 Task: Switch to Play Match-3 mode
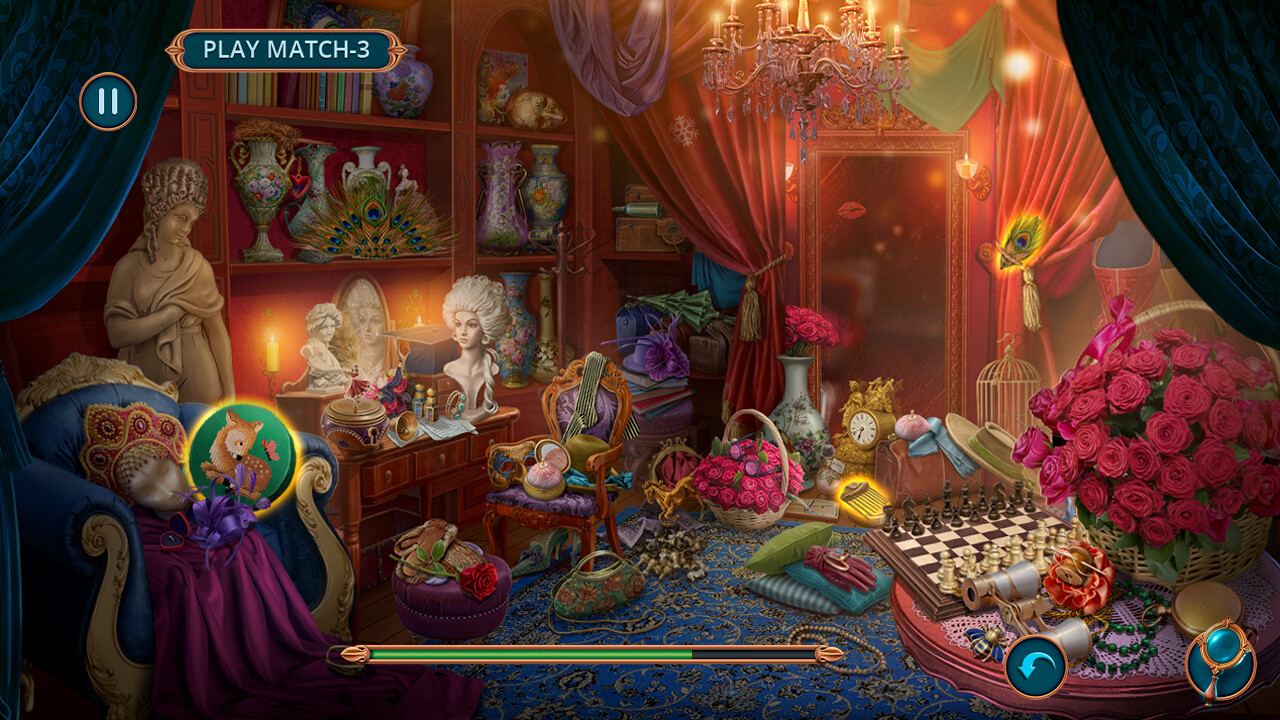[x=287, y=49]
